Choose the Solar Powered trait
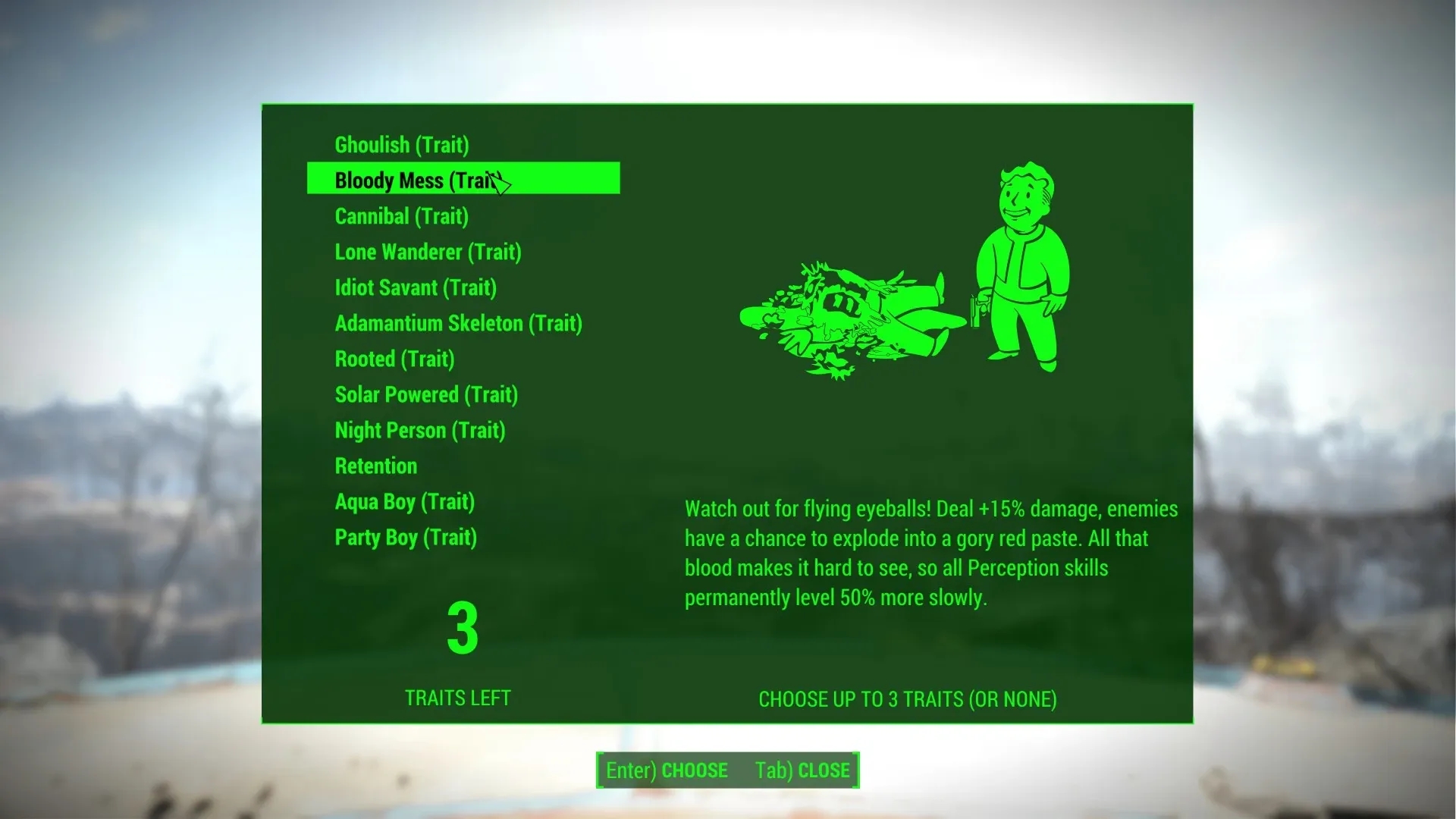This screenshot has width=1456, height=819. 426,395
